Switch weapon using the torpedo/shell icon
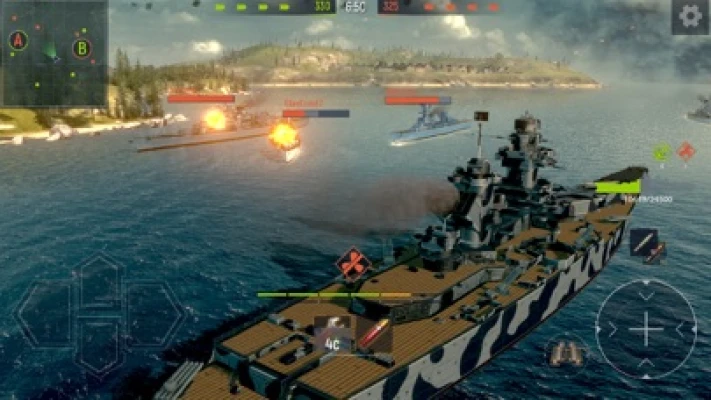 (x=646, y=244)
